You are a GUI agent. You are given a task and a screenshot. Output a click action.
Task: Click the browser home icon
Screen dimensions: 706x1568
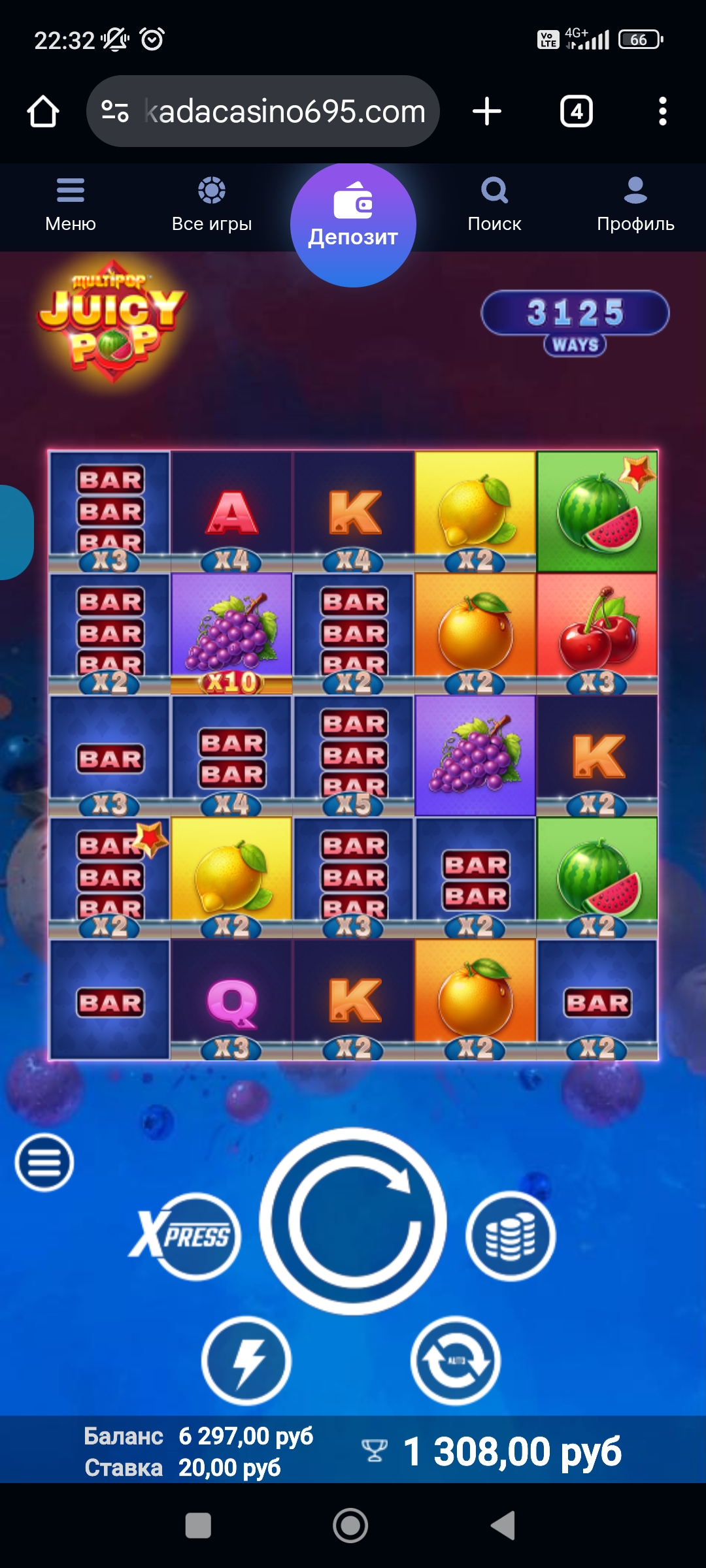pos(43,111)
